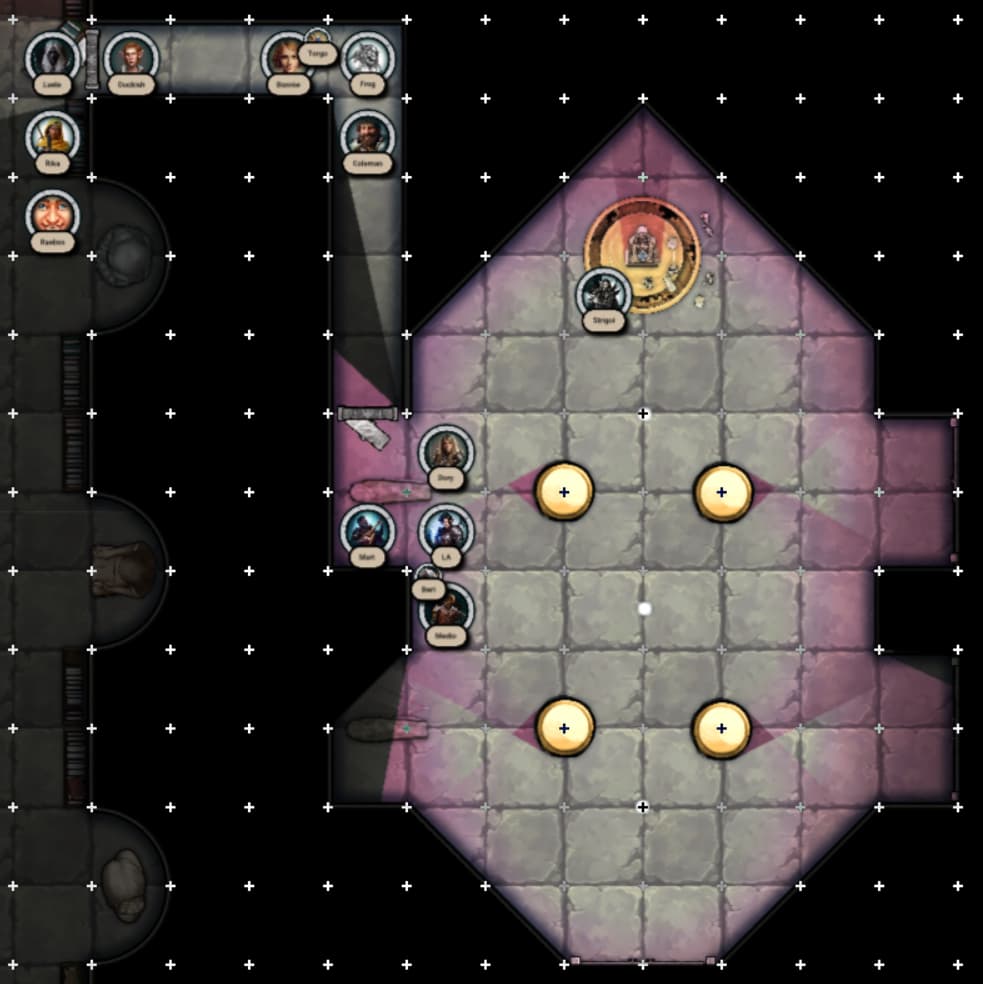Select the dark armored token beside the throne
983x984 pixels.
[x=604, y=294]
